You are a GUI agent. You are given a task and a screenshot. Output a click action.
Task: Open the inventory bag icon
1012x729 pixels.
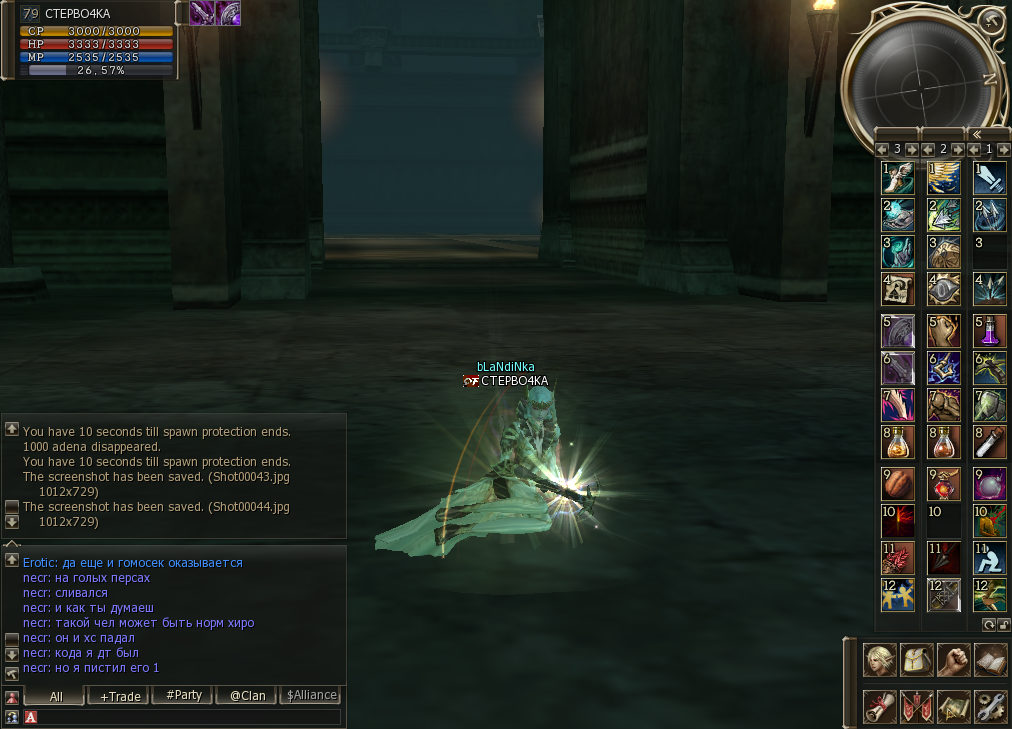(916, 660)
